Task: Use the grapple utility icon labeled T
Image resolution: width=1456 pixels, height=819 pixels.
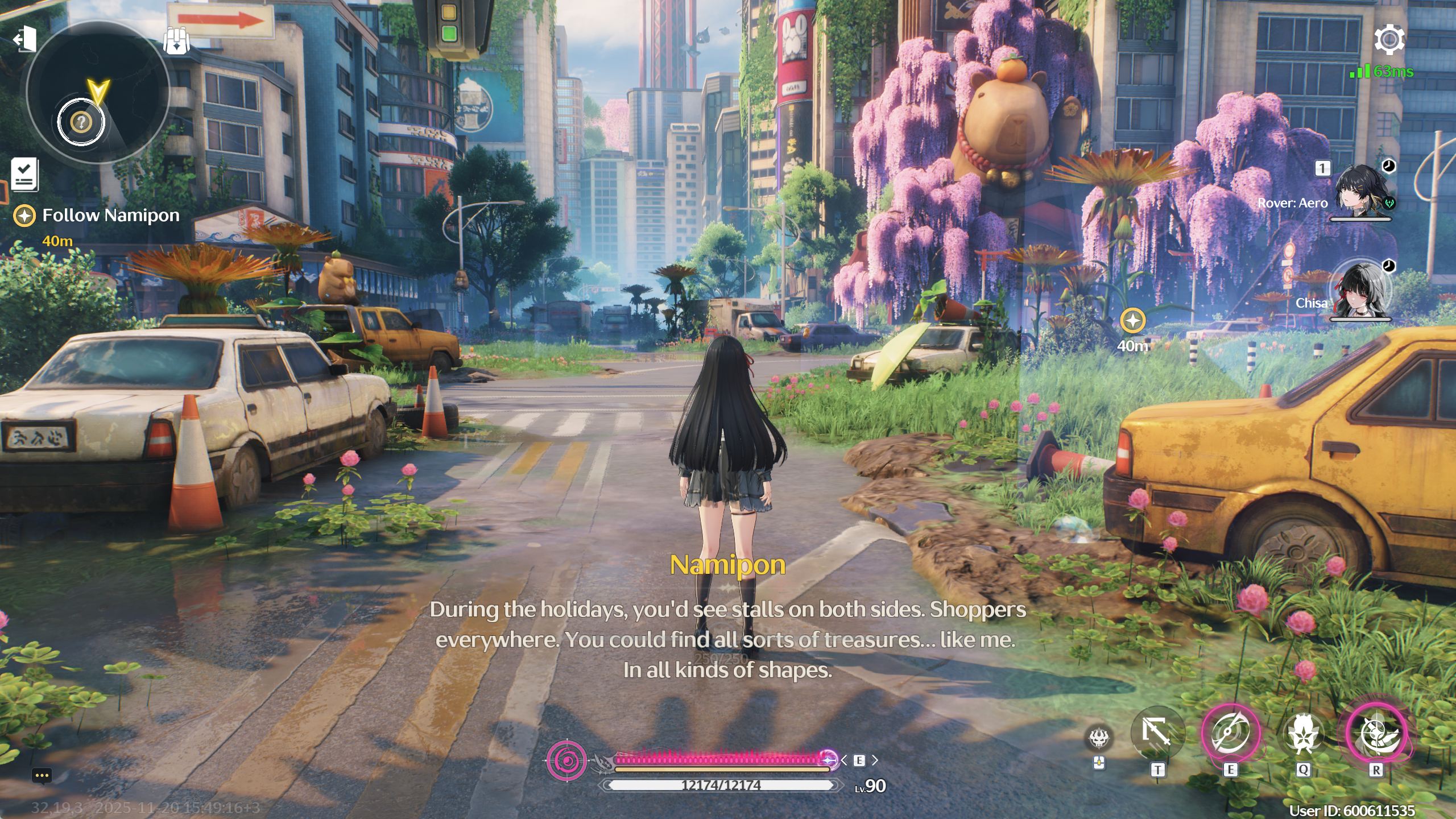Action: 1157,734
